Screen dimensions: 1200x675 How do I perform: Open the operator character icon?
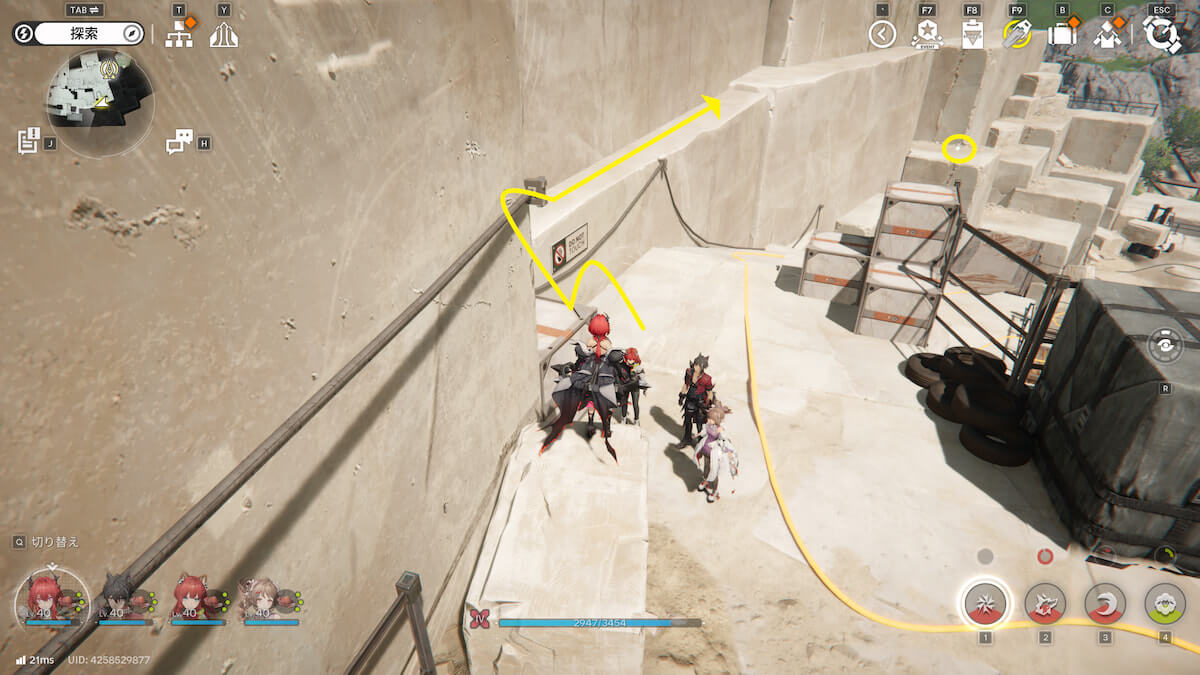click(x=1106, y=35)
